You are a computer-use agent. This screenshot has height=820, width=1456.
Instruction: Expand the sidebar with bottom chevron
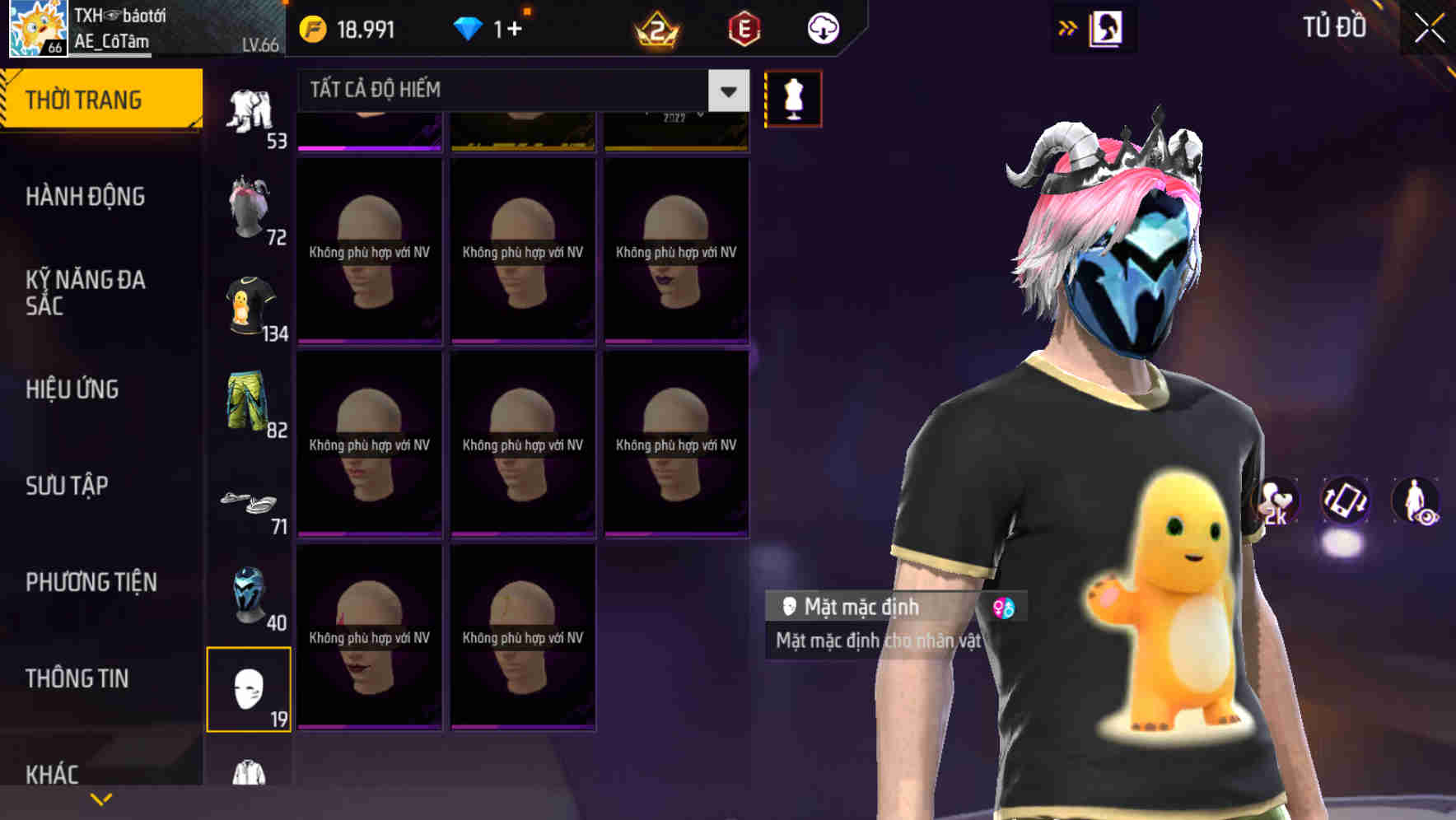[100, 799]
